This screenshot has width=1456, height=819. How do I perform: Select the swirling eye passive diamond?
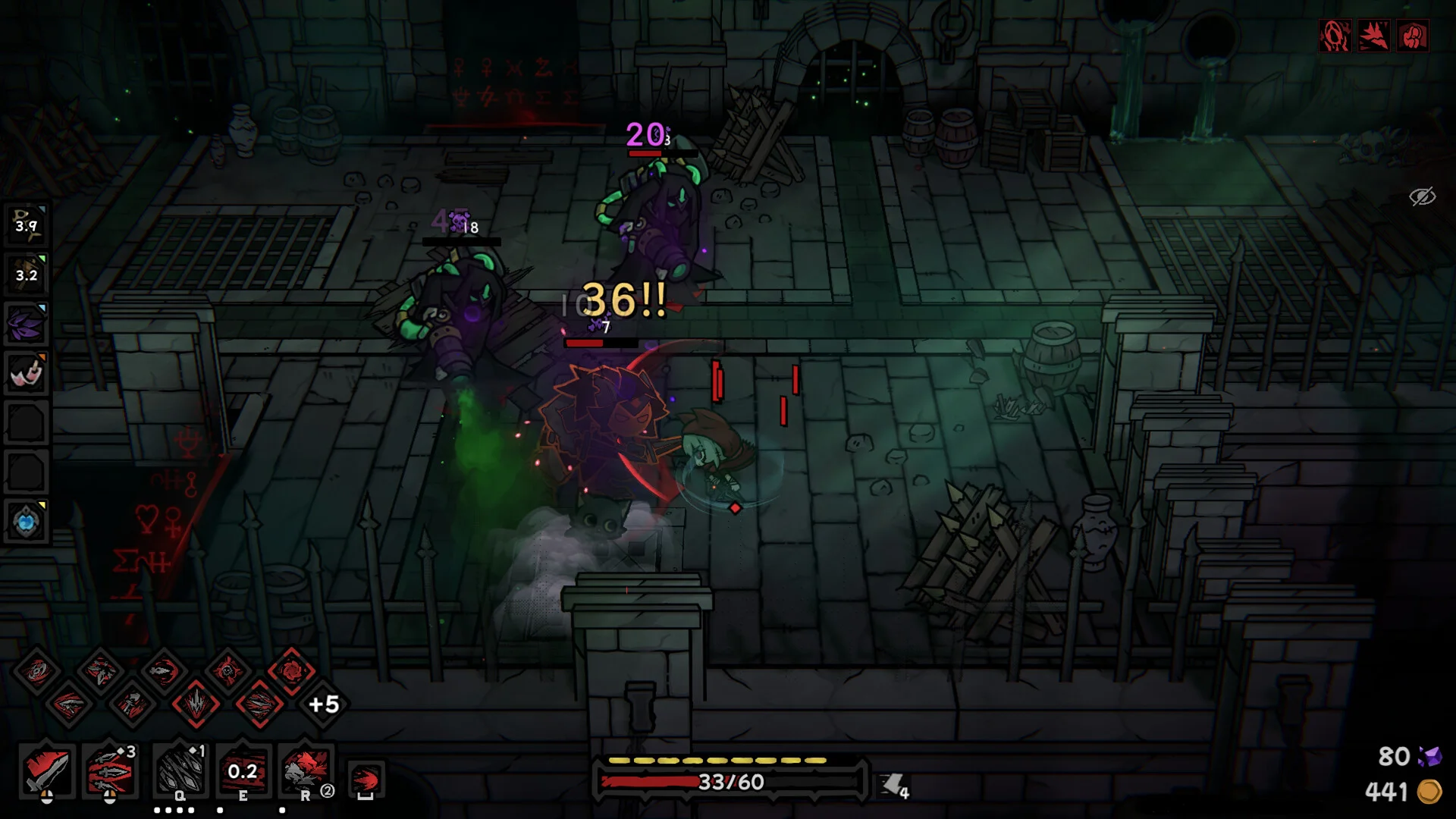tap(36, 670)
